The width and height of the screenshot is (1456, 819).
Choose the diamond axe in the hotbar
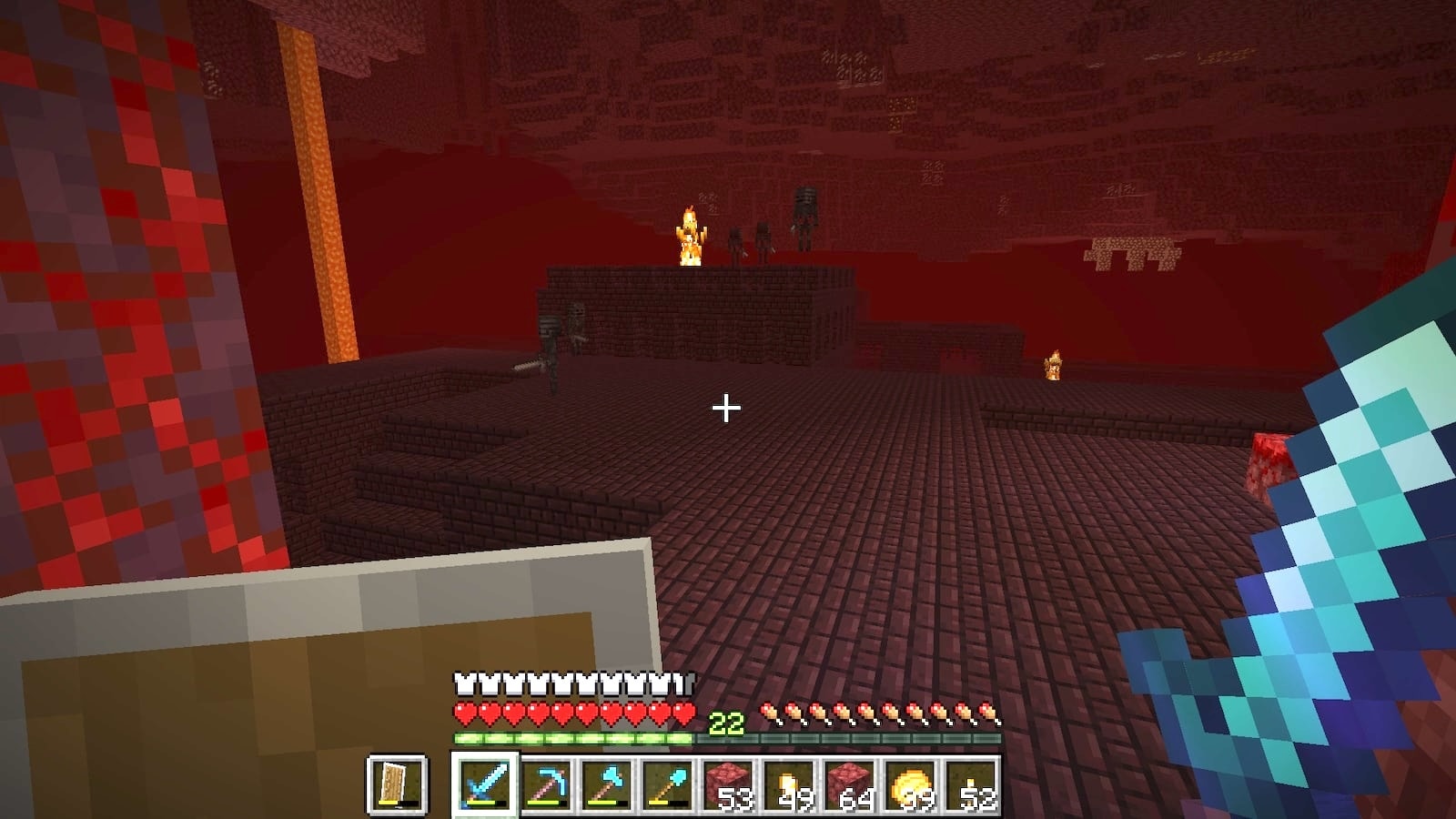pyautogui.click(x=607, y=784)
